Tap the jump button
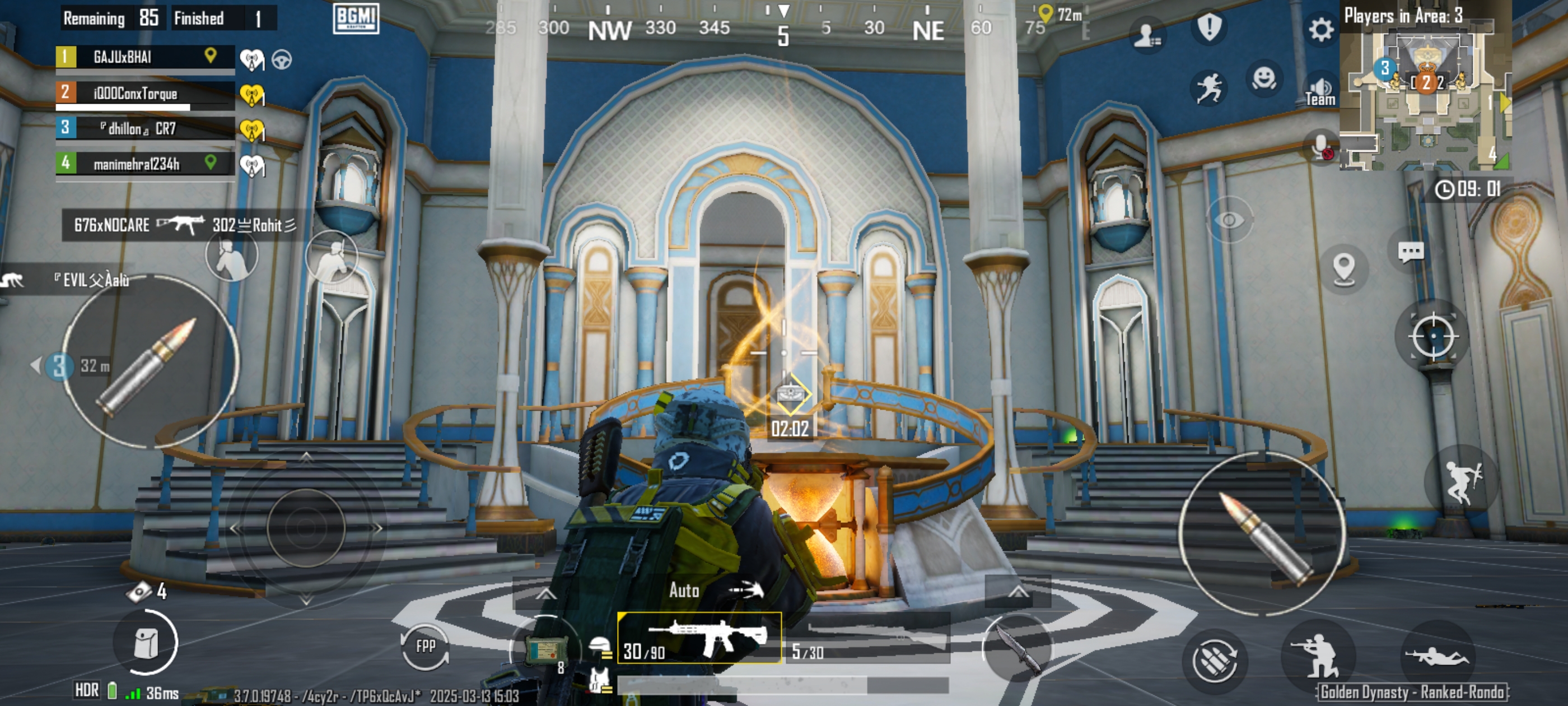This screenshot has height=706, width=1568. (x=1462, y=481)
